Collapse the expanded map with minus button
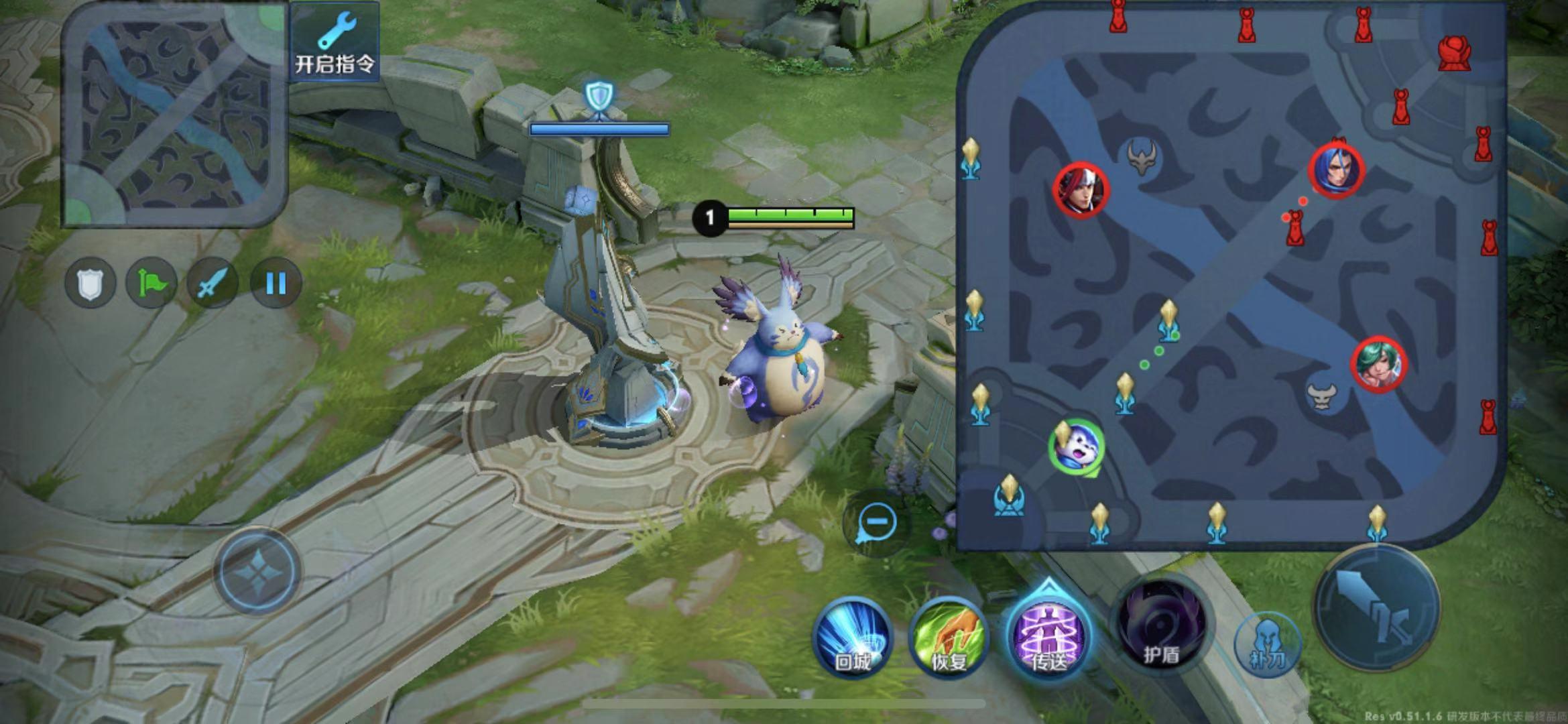 877,521
